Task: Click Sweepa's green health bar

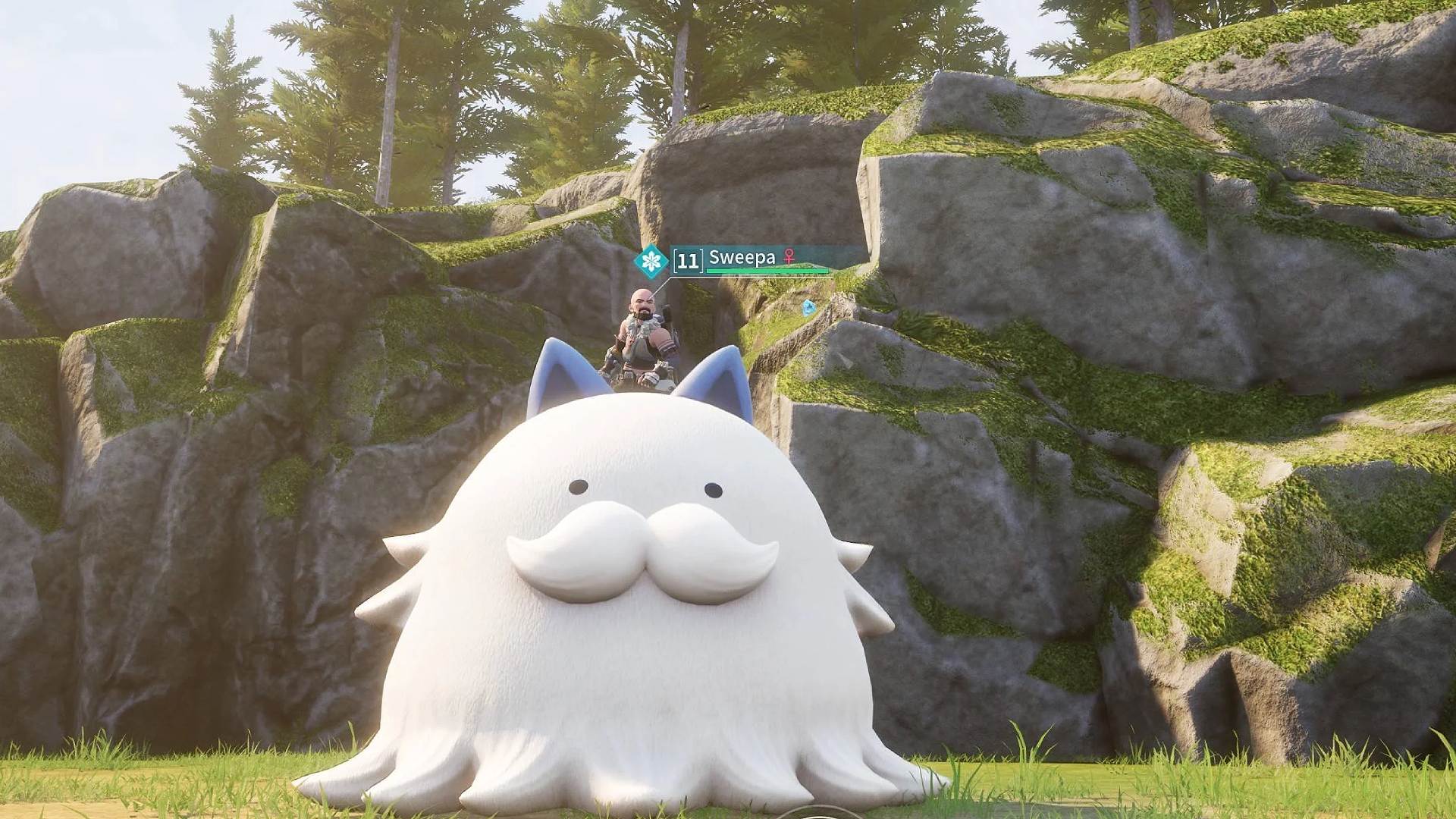Action: 766,271
